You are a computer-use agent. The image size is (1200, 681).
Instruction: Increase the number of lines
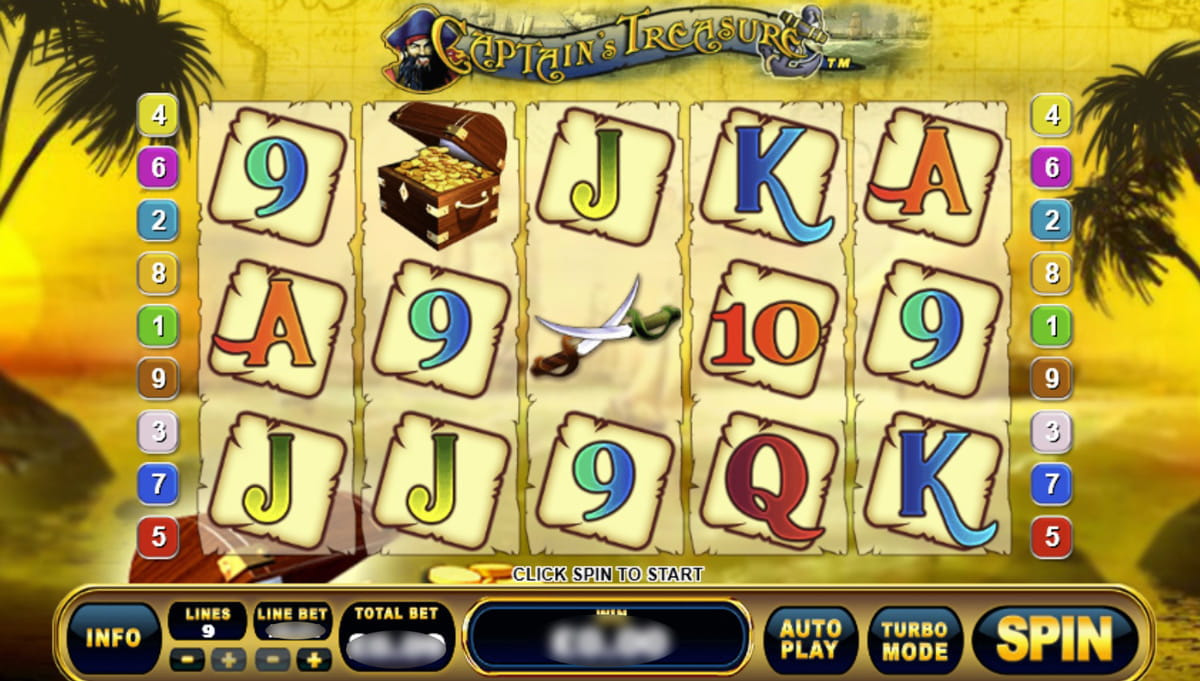pos(228,659)
